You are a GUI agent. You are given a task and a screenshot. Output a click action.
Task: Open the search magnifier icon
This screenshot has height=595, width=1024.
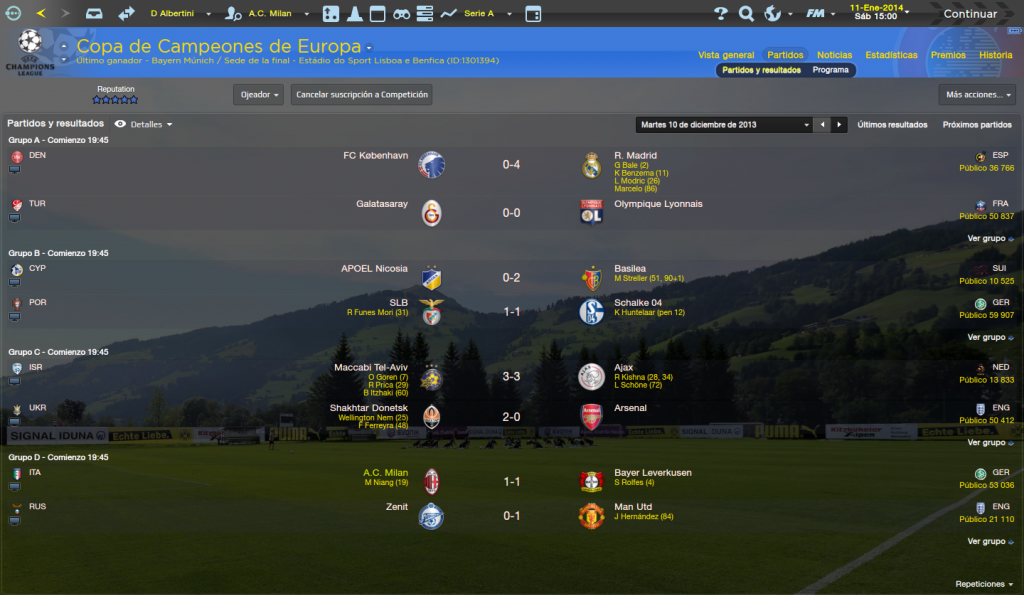[746, 14]
